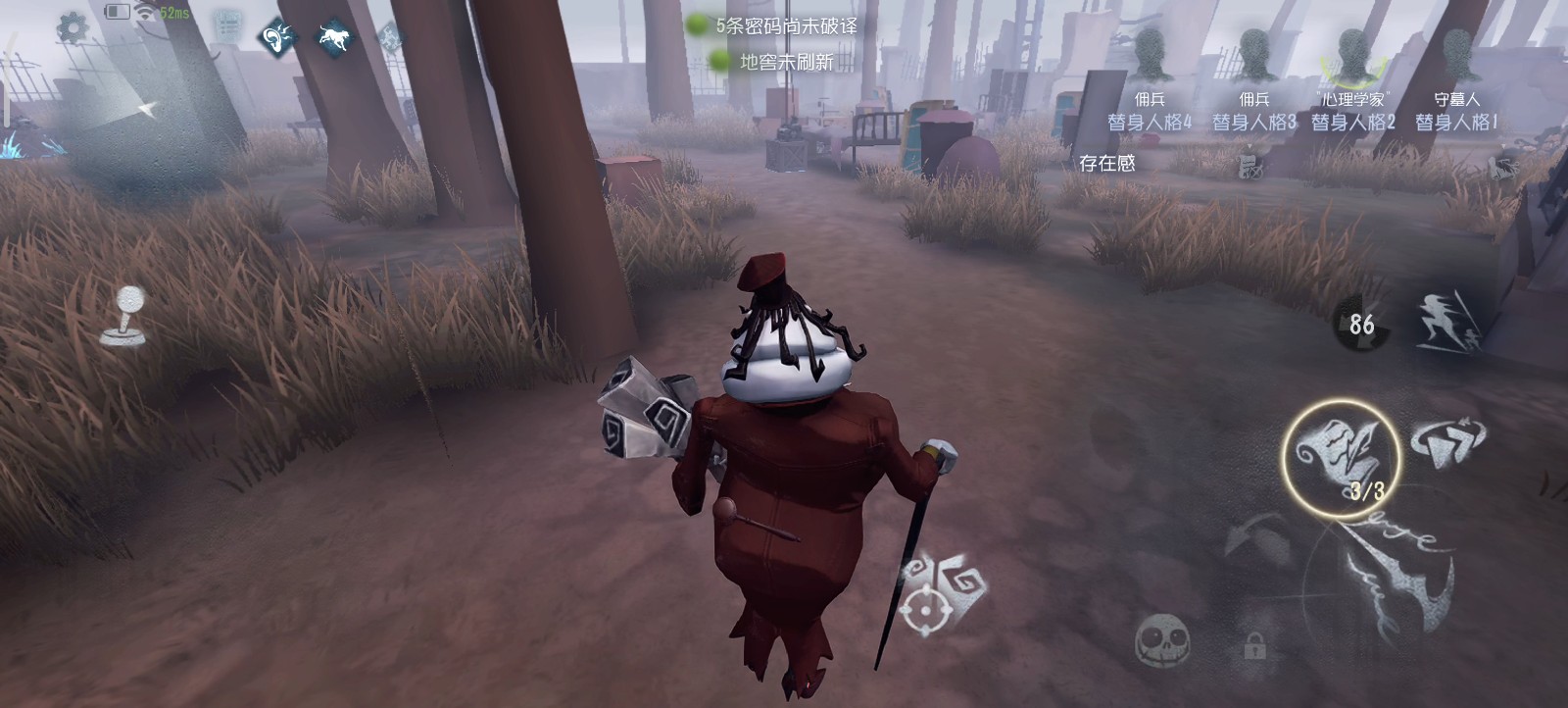Tap the 地窖未刷新 dungeon status text

(x=789, y=62)
